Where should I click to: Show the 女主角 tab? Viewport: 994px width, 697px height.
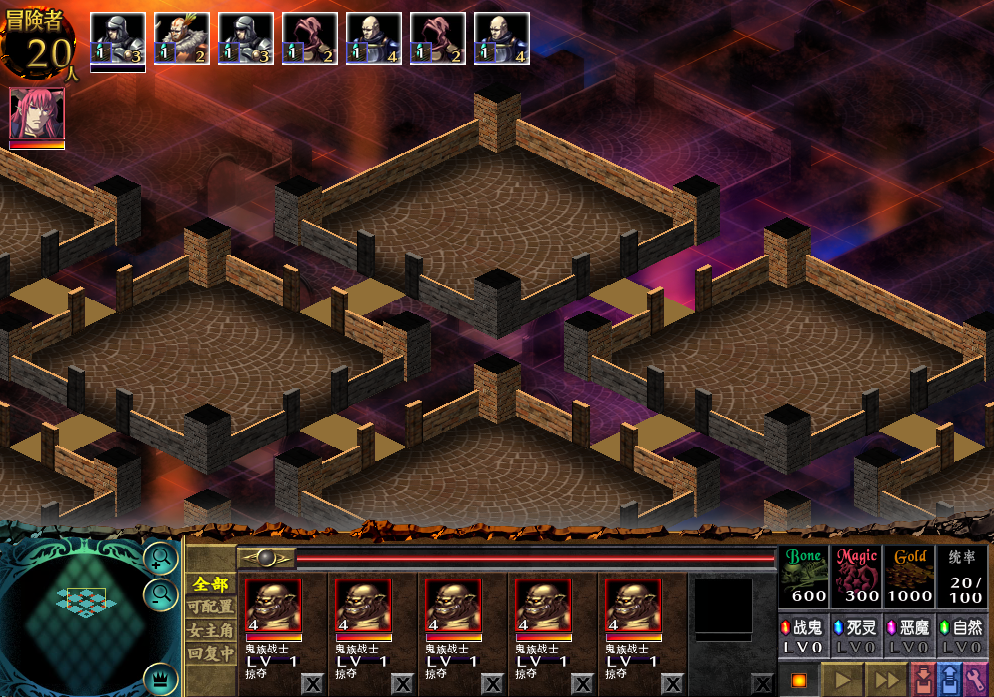[211, 630]
